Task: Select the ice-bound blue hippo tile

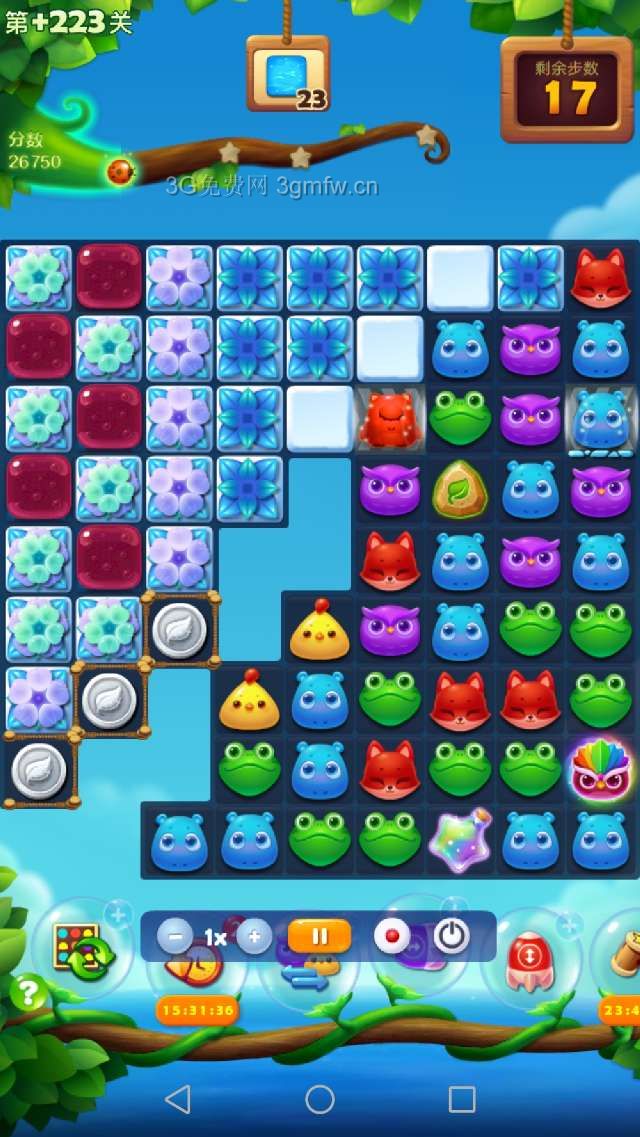Action: (x=600, y=420)
